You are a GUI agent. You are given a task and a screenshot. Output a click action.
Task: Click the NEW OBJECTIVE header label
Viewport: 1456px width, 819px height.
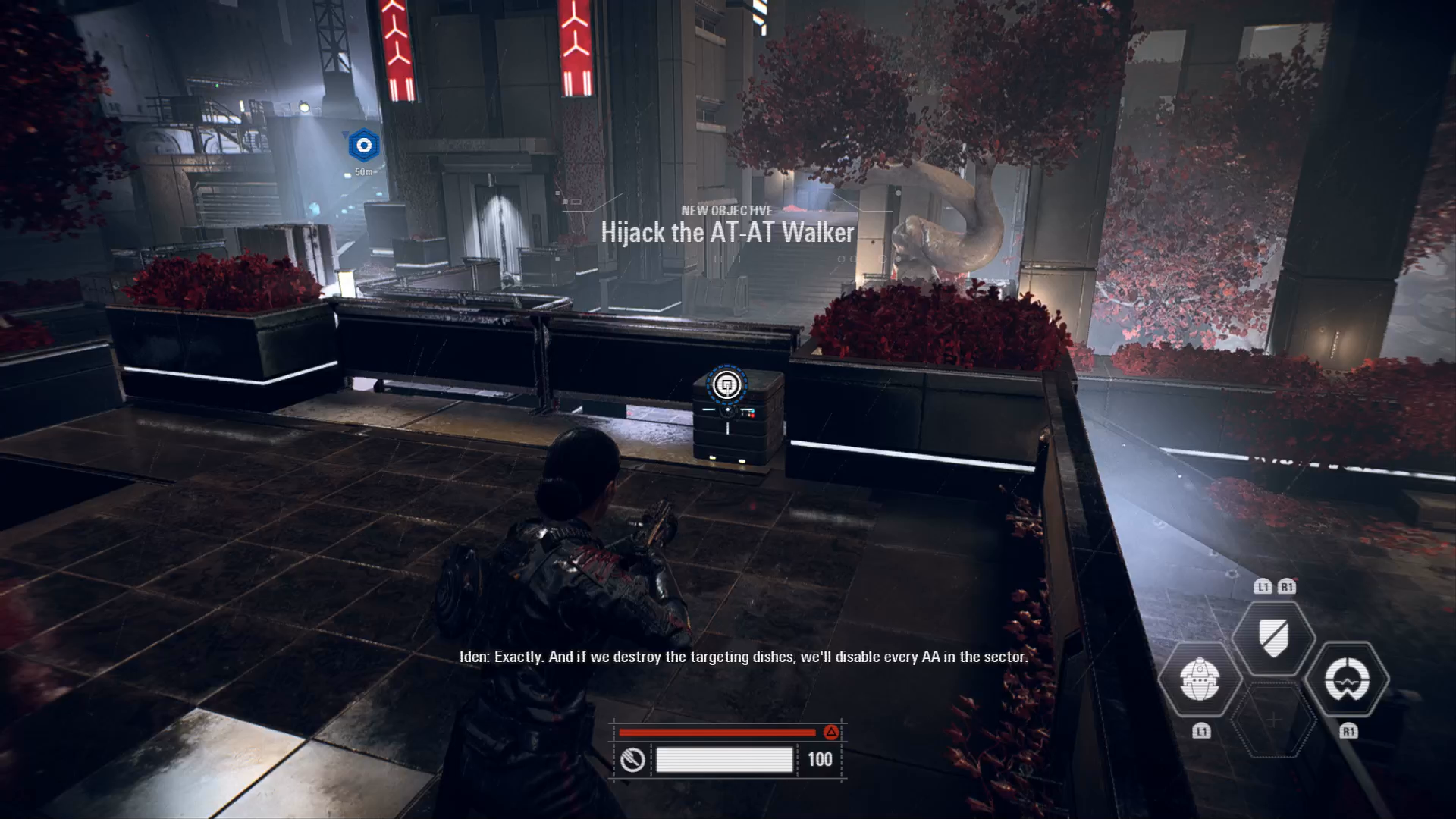(726, 211)
